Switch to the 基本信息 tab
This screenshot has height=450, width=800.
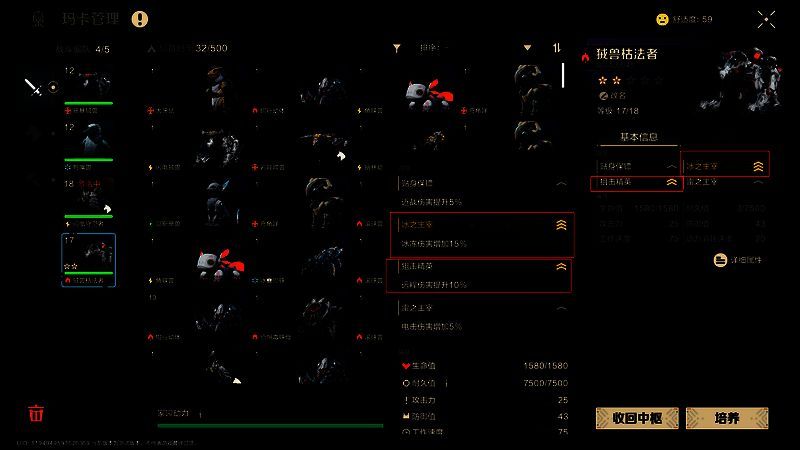pos(643,138)
